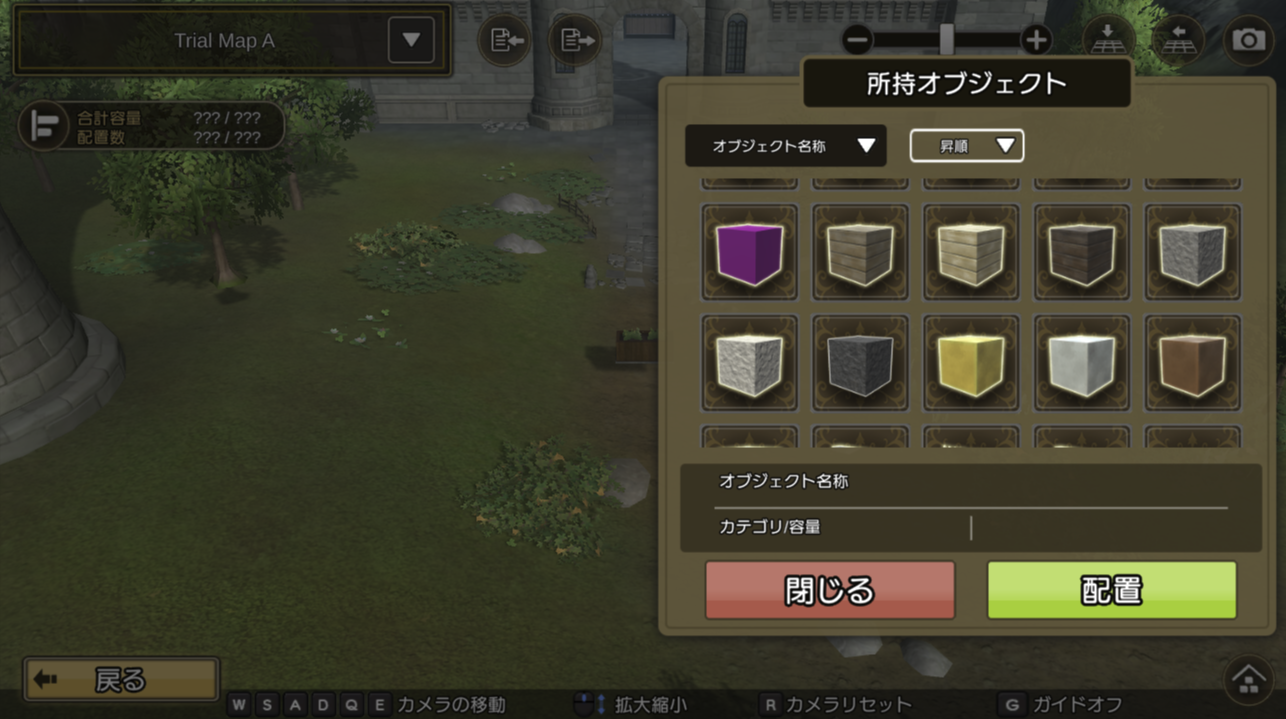Take a screenshot with the camera icon
Screen dimensions: 1286x719
pyautogui.click(x=1248, y=40)
